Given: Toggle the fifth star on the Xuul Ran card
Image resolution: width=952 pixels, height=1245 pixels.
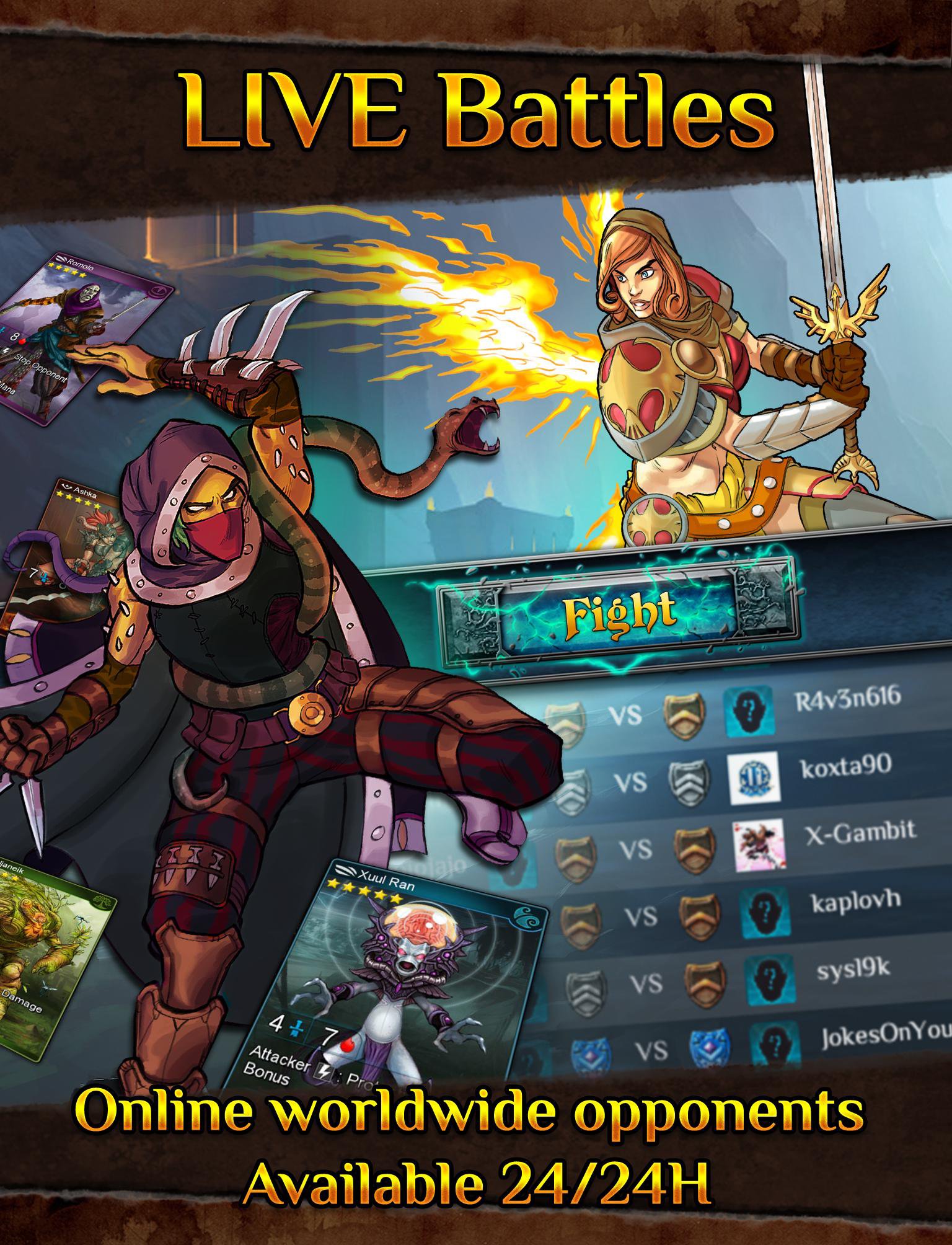Looking at the screenshot, I should pos(397,897).
